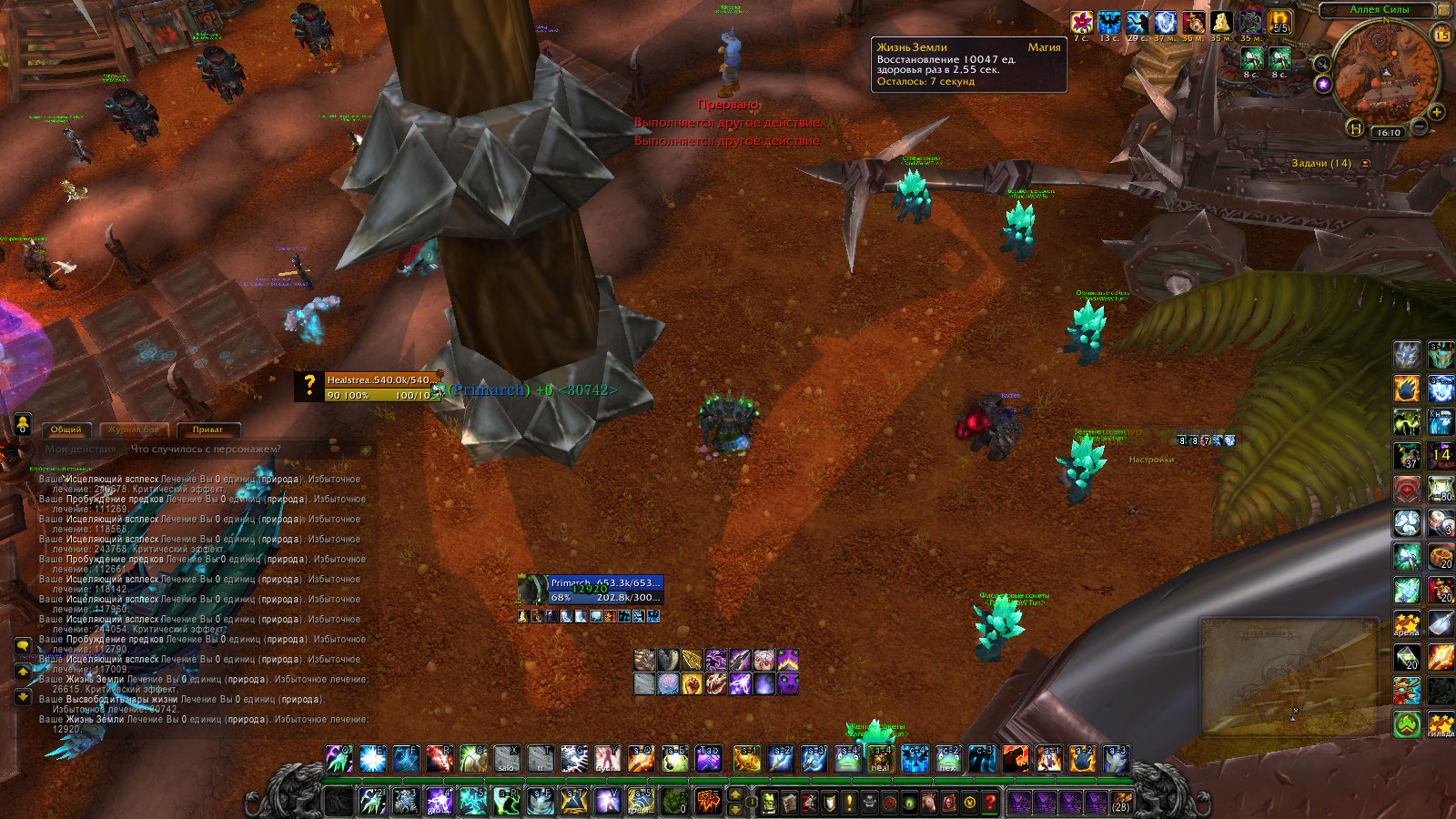
Task: Collapse the Задачи (14) objectives tracker
Action: (1365, 164)
